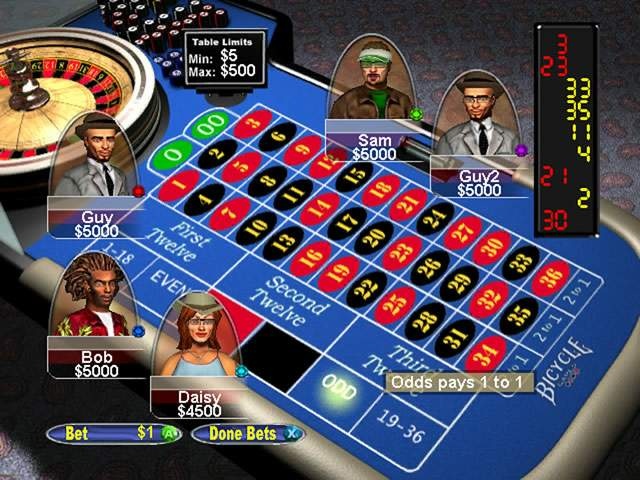The height and width of the screenshot is (480, 640).
Task: Place a bet on green 0
Action: click(x=173, y=157)
